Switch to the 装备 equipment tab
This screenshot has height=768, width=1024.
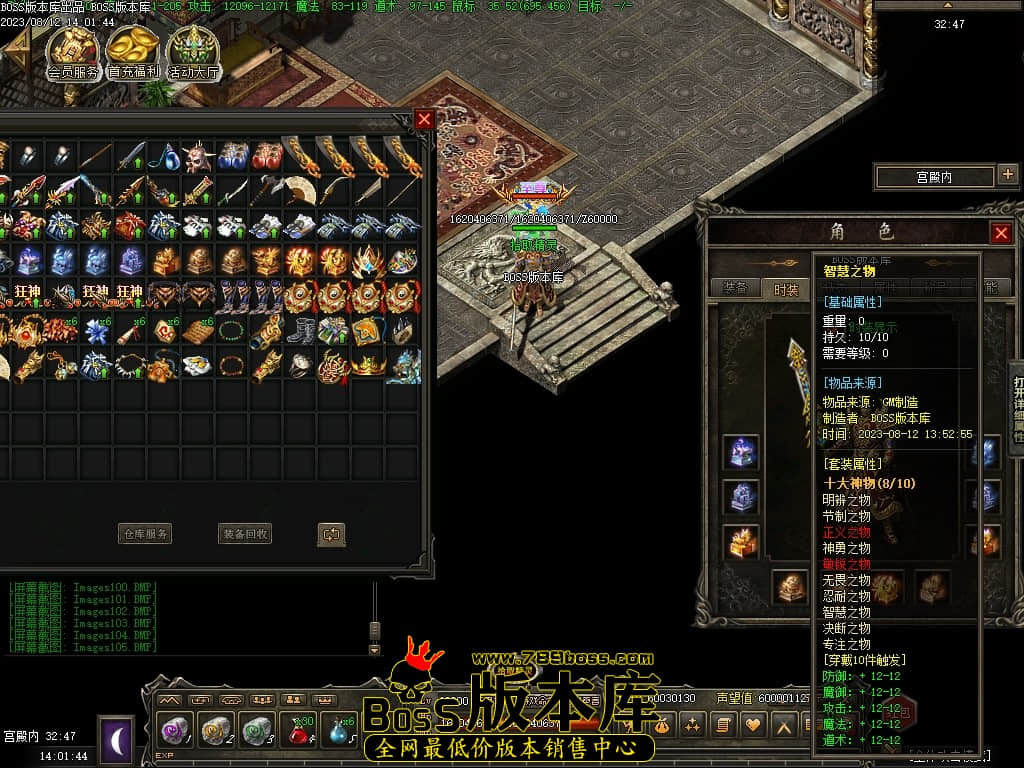coord(735,288)
